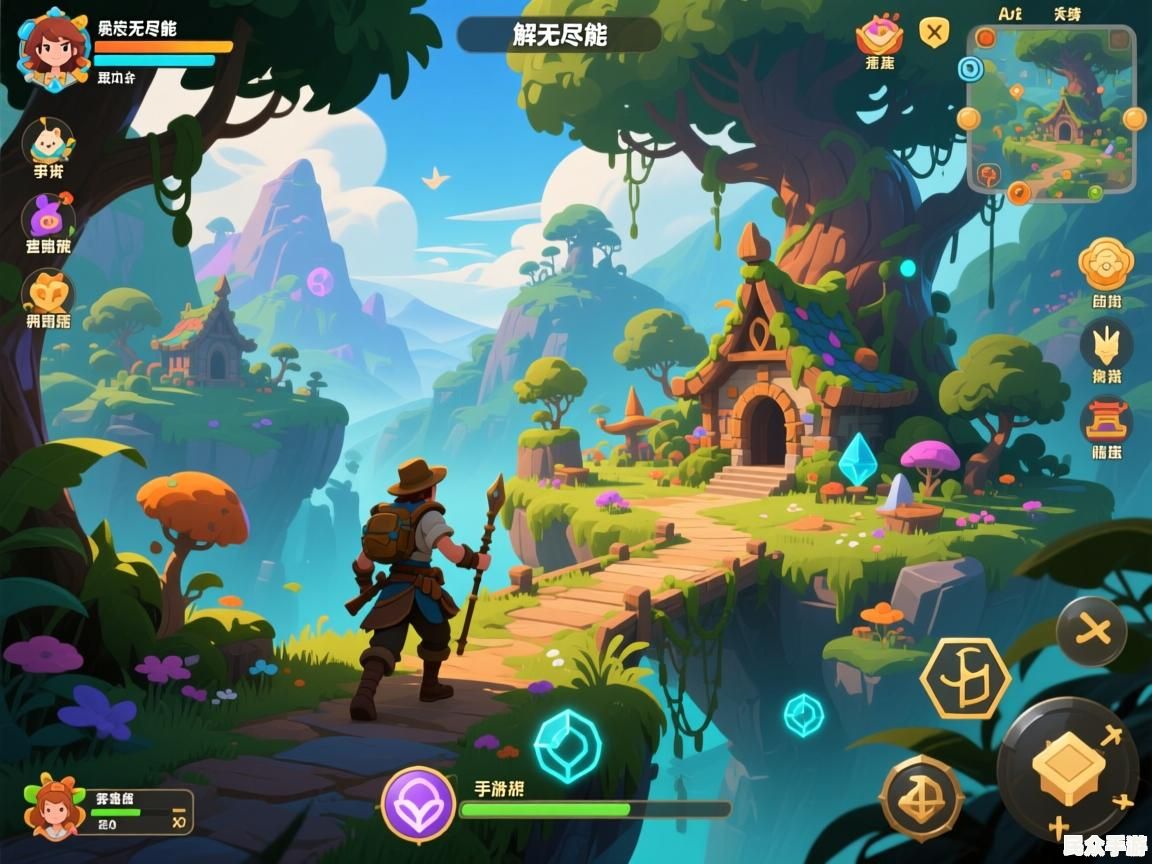This screenshot has height=864, width=1152.
Task: Click the blue ring button beside minimap
Action: [969, 68]
